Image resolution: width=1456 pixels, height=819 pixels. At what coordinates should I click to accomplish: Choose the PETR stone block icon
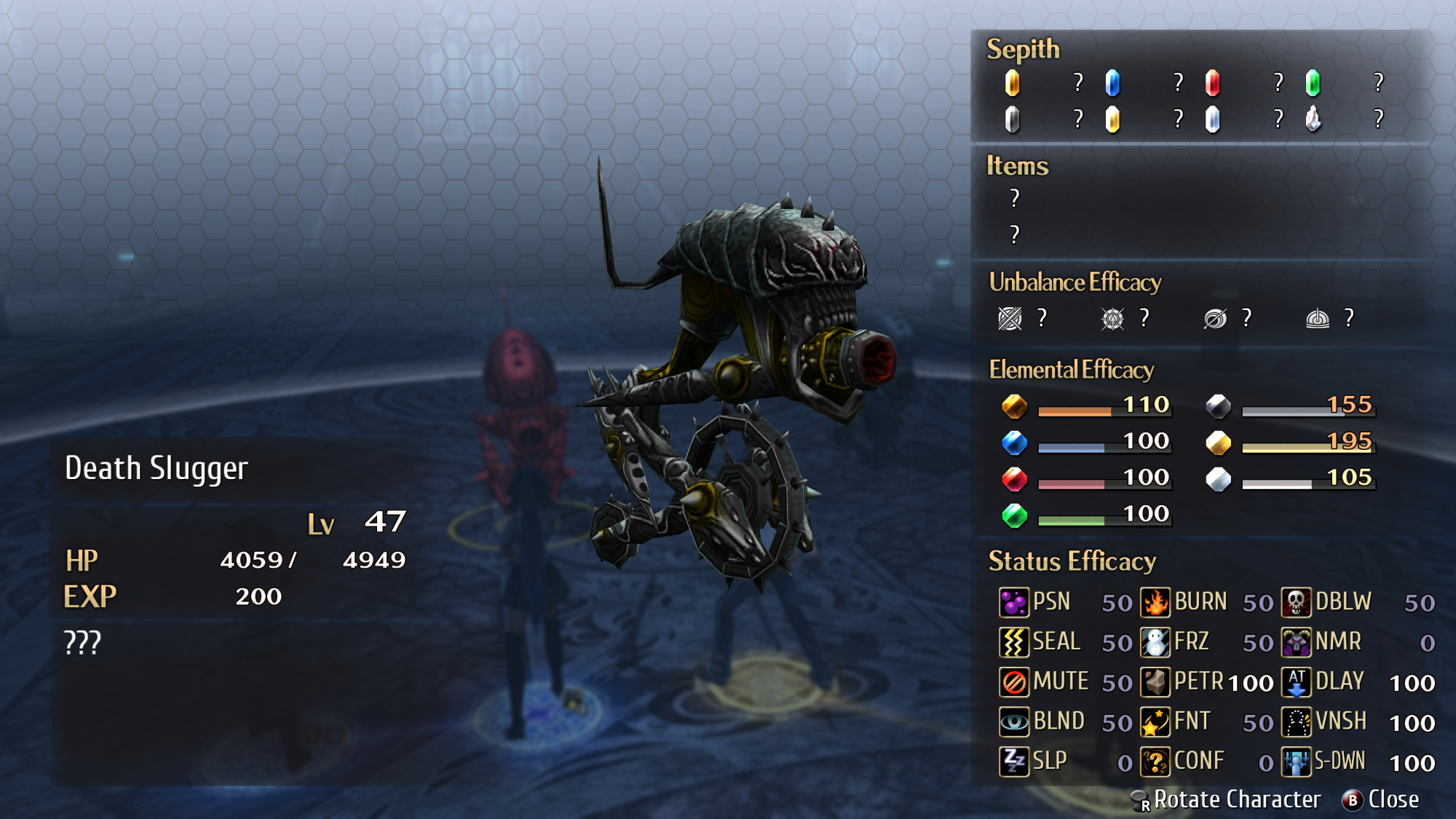[x=1155, y=682]
